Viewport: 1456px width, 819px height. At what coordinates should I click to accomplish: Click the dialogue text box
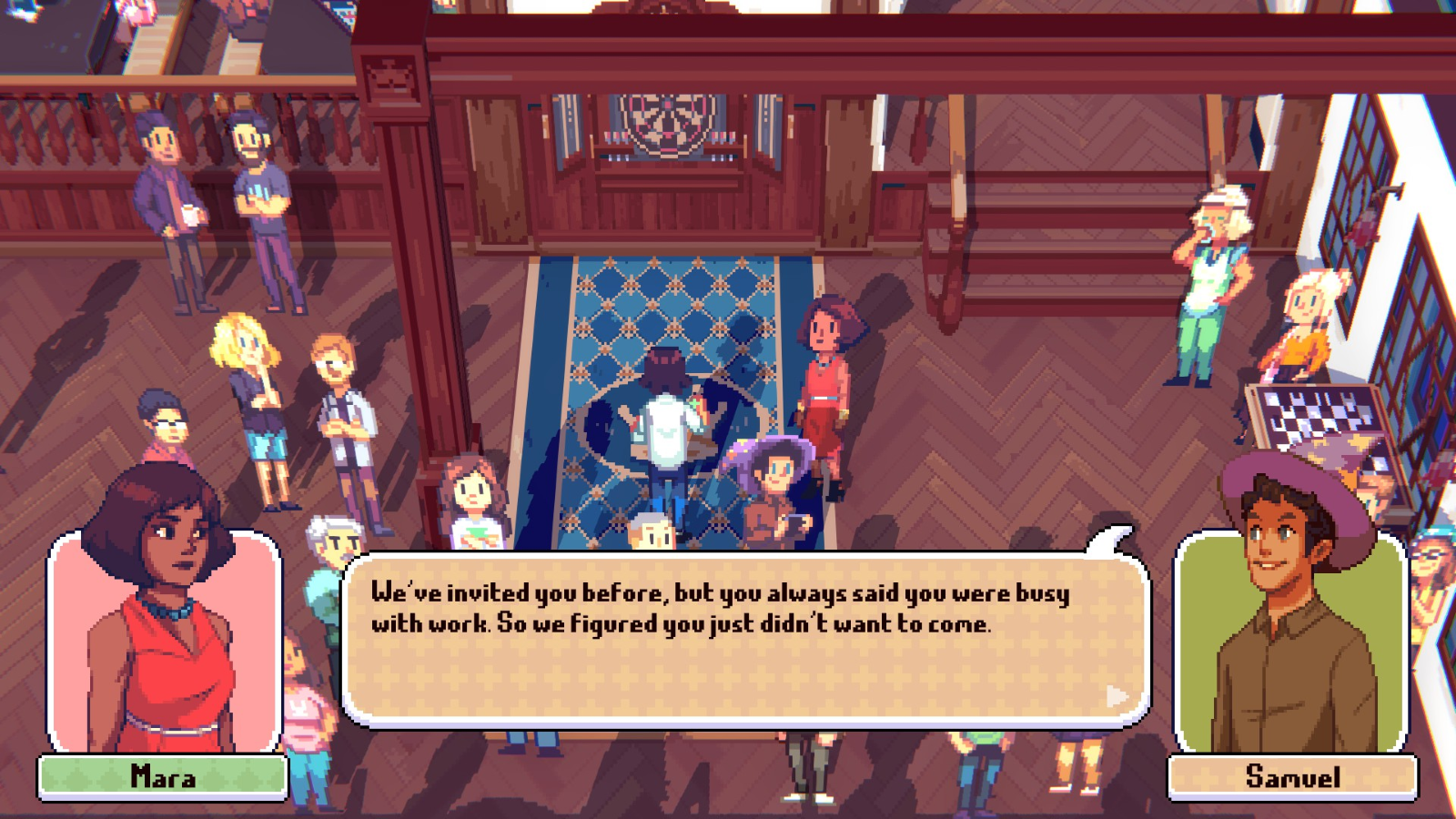(x=744, y=640)
